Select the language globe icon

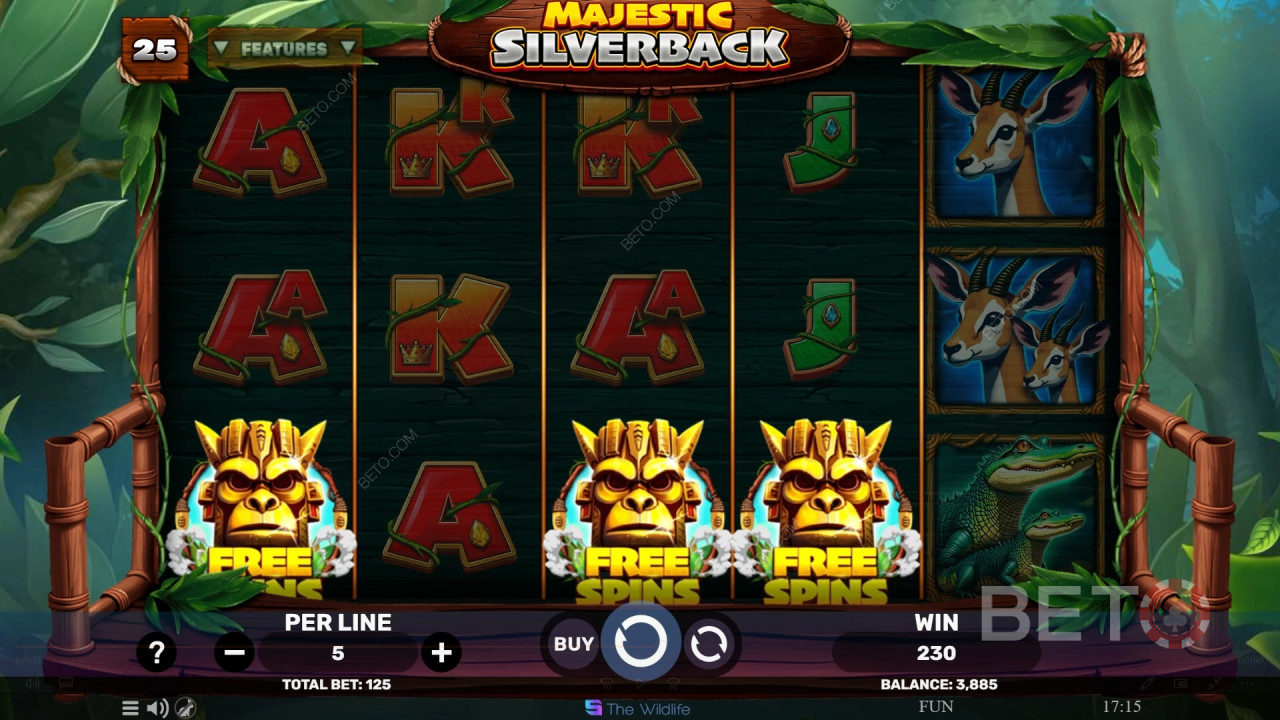pos(184,707)
